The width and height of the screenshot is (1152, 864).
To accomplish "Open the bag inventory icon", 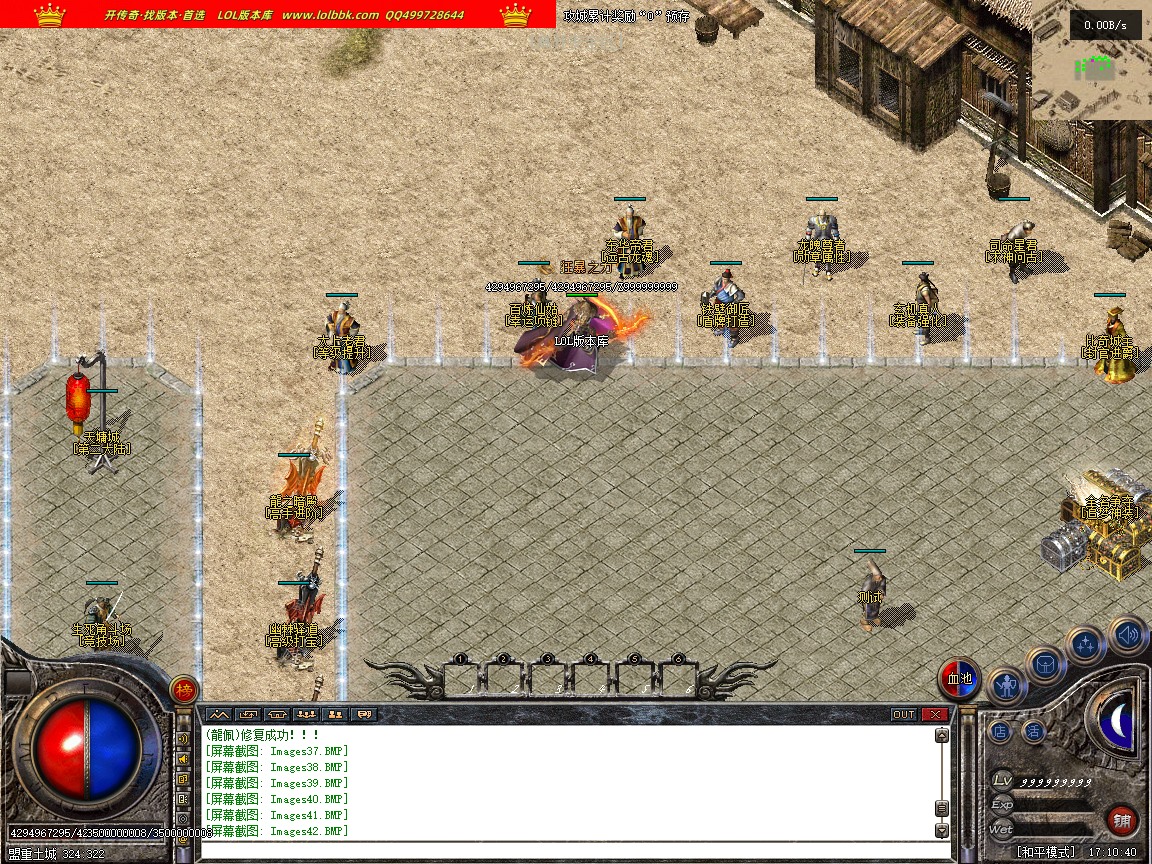I will click(1046, 665).
